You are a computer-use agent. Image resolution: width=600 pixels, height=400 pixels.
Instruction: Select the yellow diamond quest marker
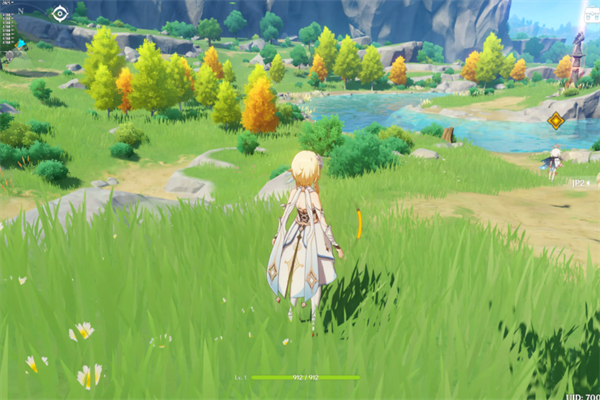tap(556, 120)
